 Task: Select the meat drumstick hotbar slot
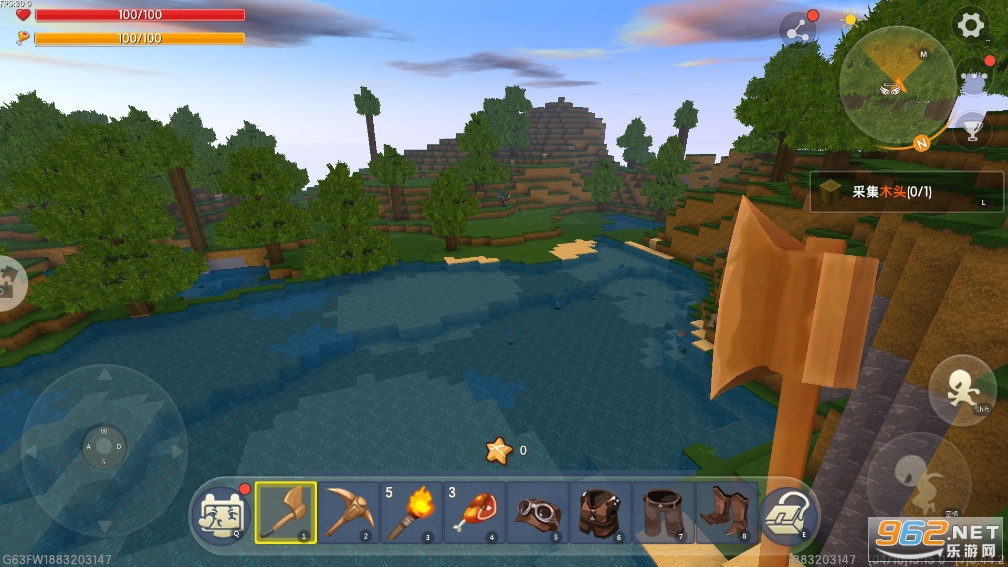click(474, 512)
